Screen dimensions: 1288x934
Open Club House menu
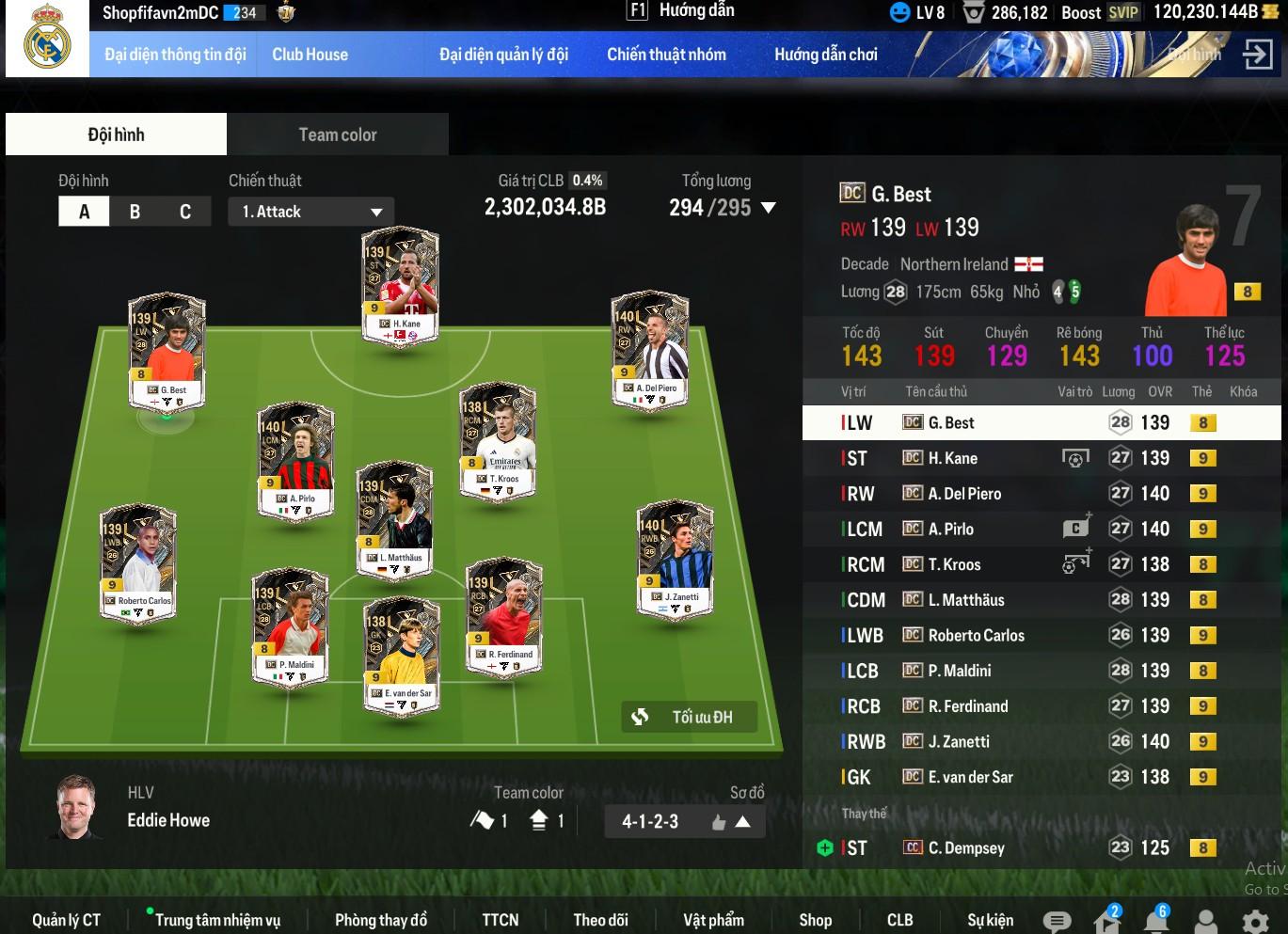(310, 55)
